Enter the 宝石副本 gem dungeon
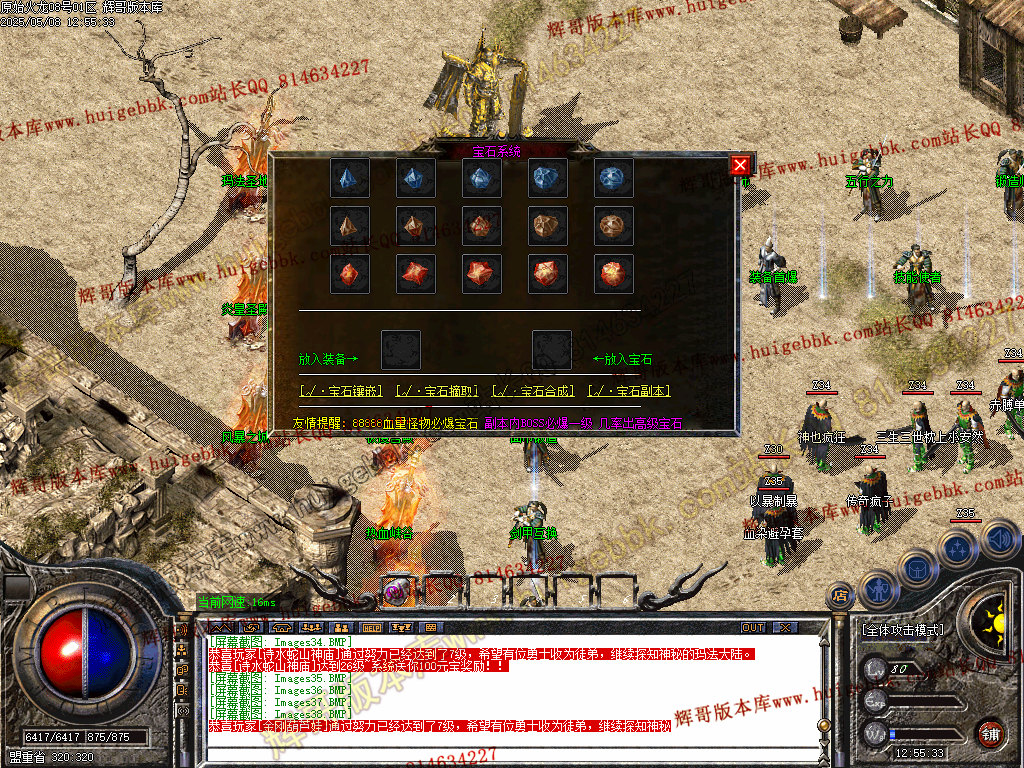The width and height of the screenshot is (1024, 768). point(629,391)
